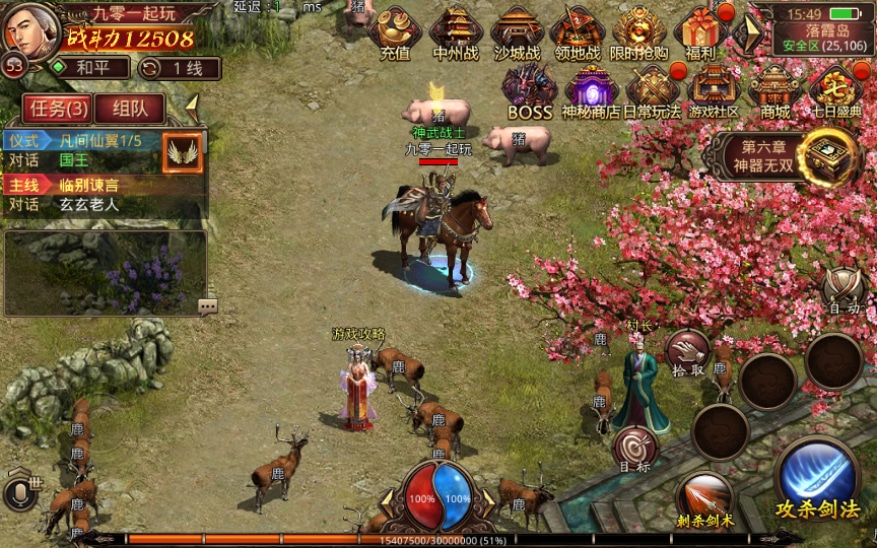The width and height of the screenshot is (877, 548).
Task: Use the 刺杀剑术 skill
Action: [x=704, y=497]
